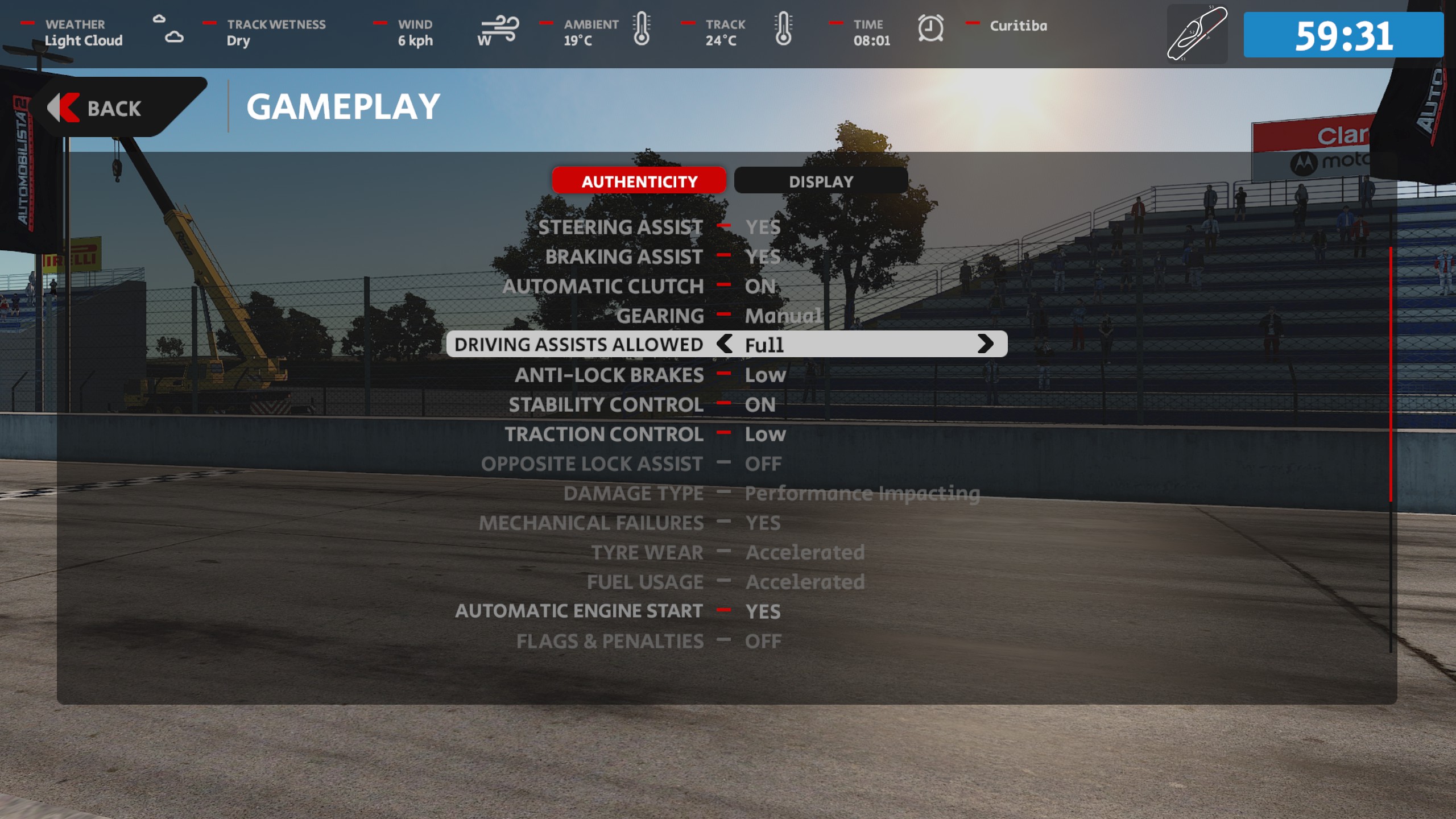
Task: Highlight the Gearing setting
Action: pos(660,316)
